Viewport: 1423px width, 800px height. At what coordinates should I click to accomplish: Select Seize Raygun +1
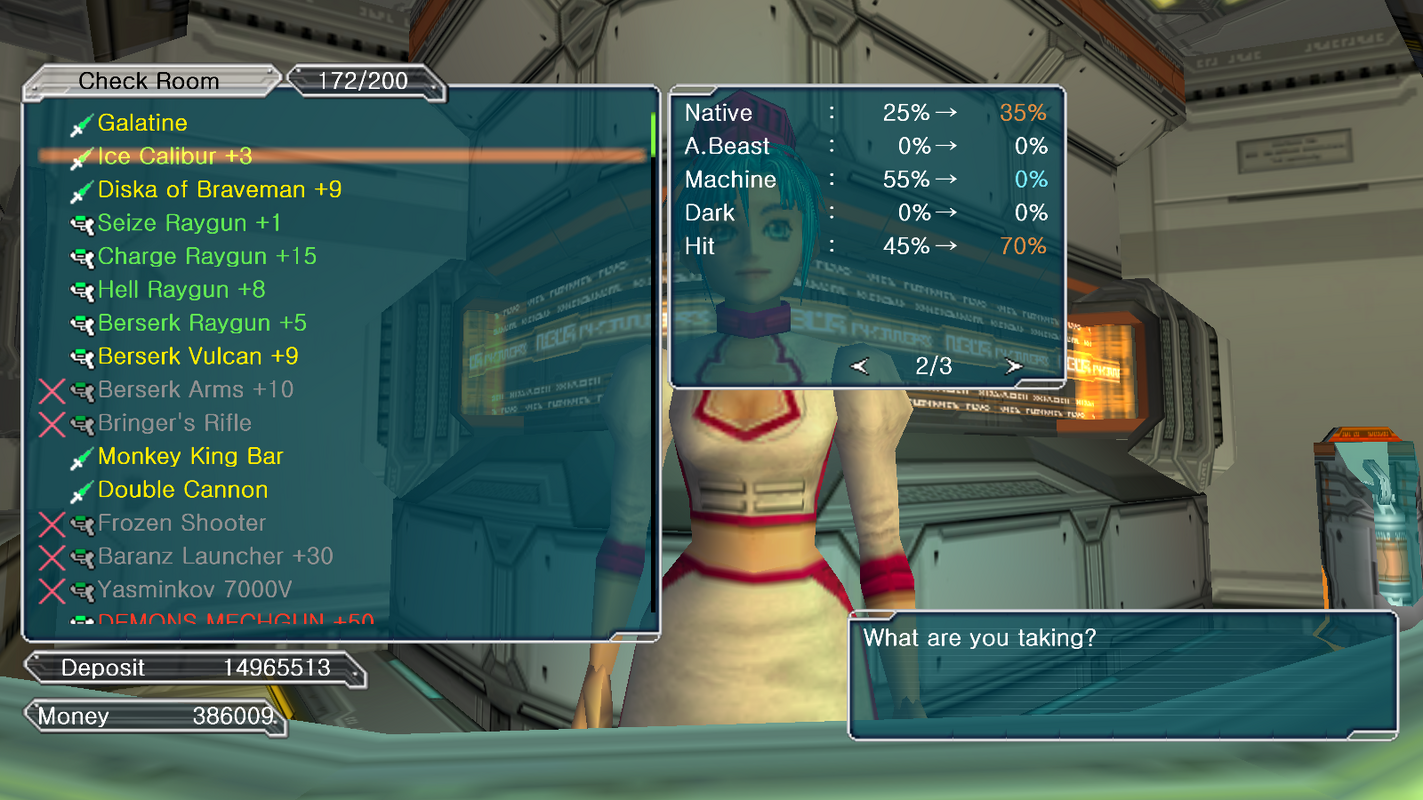pos(189,223)
